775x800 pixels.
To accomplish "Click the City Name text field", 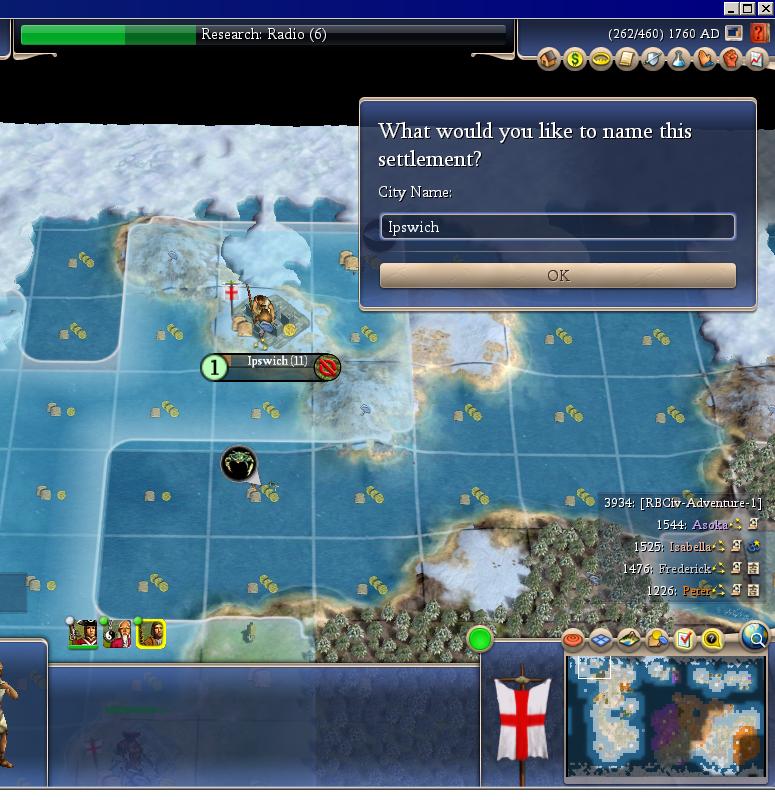I will click(557, 227).
